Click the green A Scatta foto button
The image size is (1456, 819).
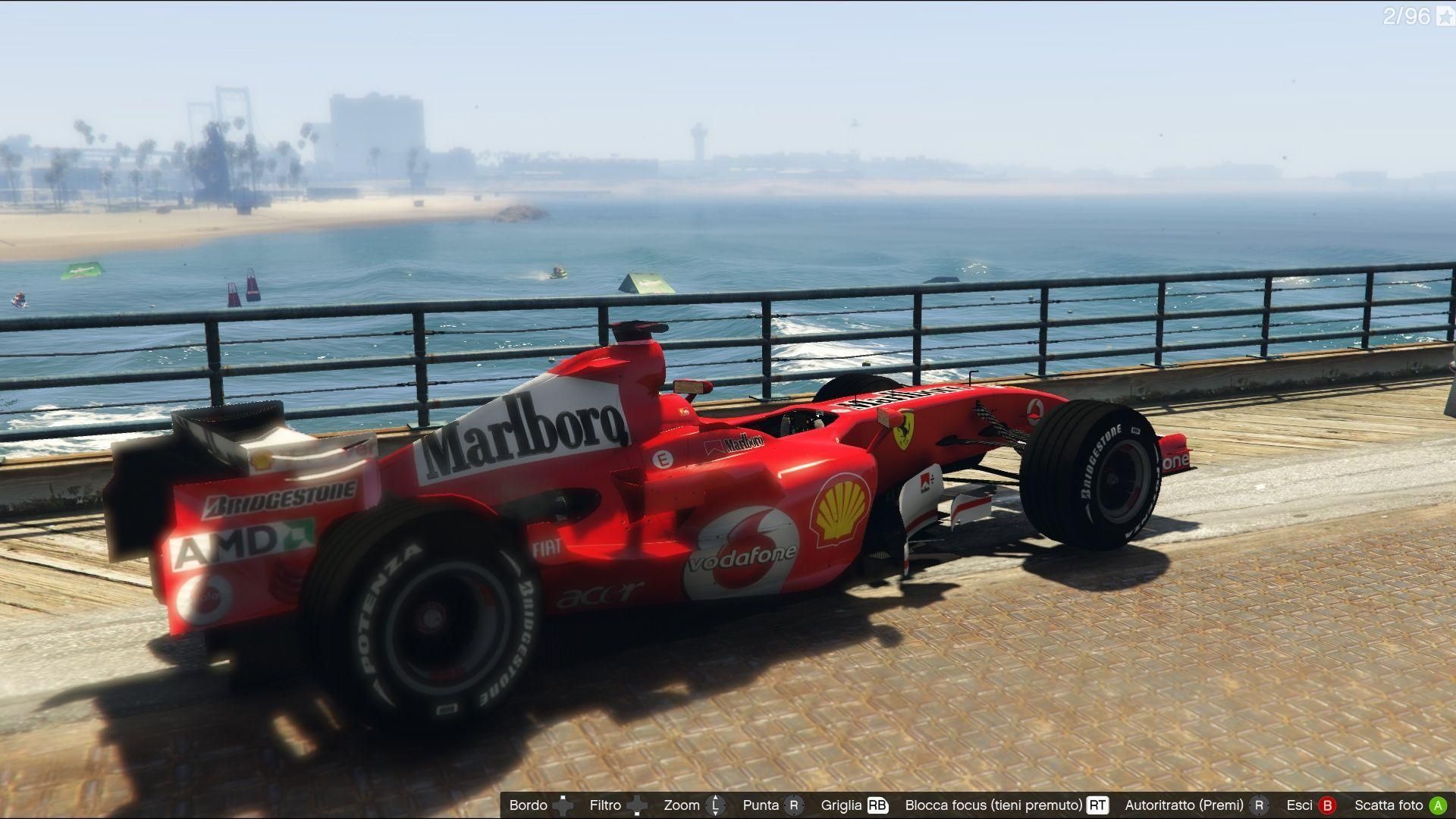click(x=1439, y=804)
